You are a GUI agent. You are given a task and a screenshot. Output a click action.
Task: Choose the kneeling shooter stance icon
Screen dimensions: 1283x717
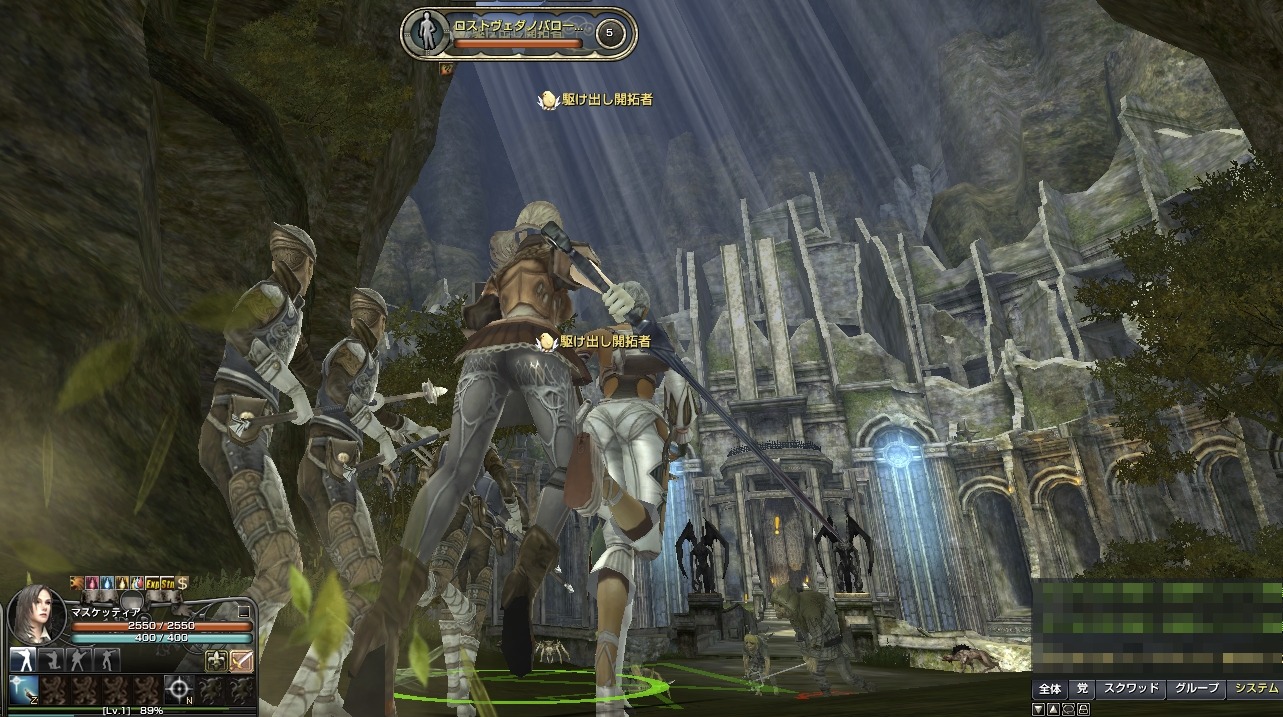click(50, 659)
